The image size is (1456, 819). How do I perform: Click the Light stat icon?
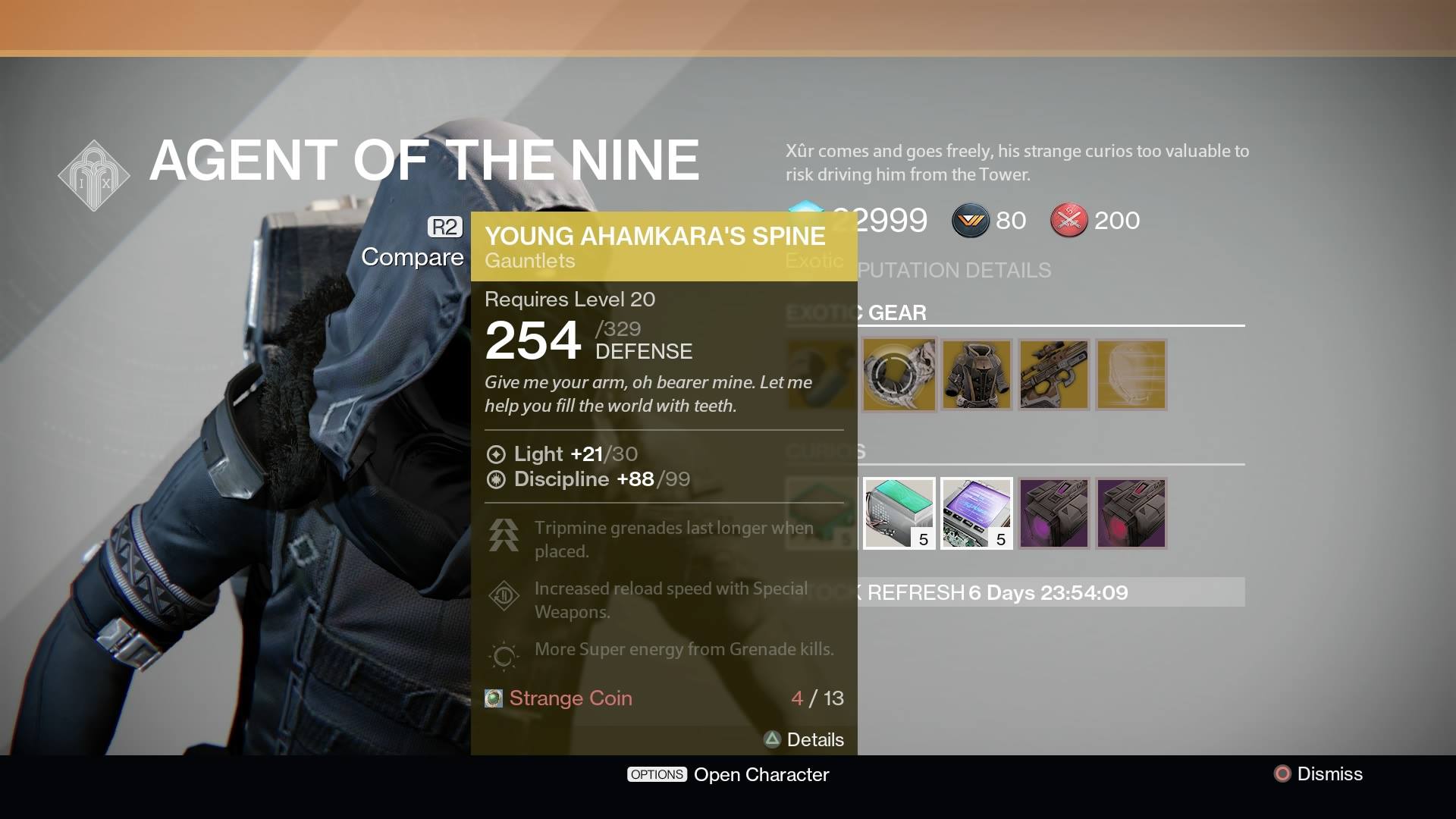point(497,454)
